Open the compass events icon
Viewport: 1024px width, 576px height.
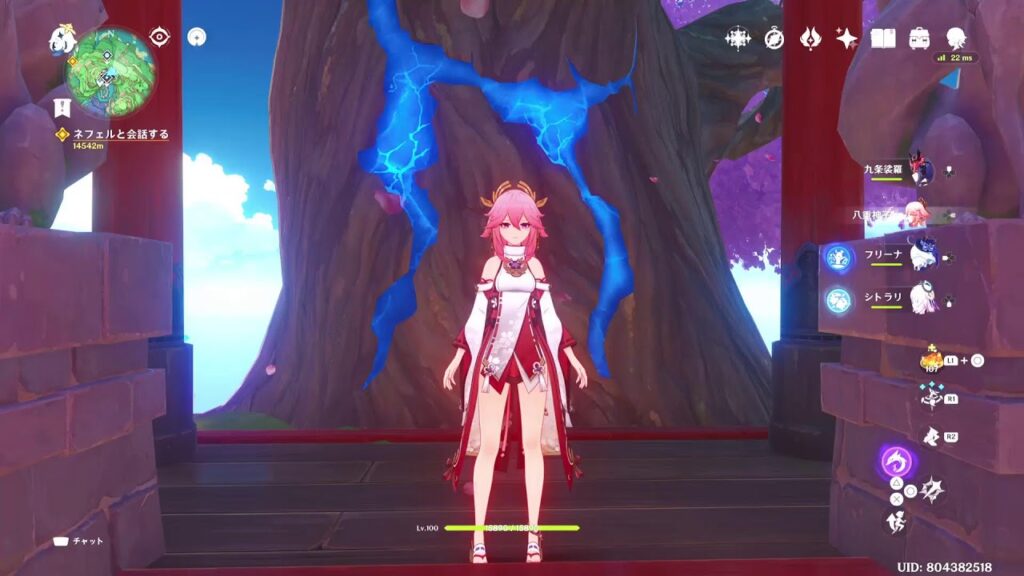pyautogui.click(x=774, y=38)
